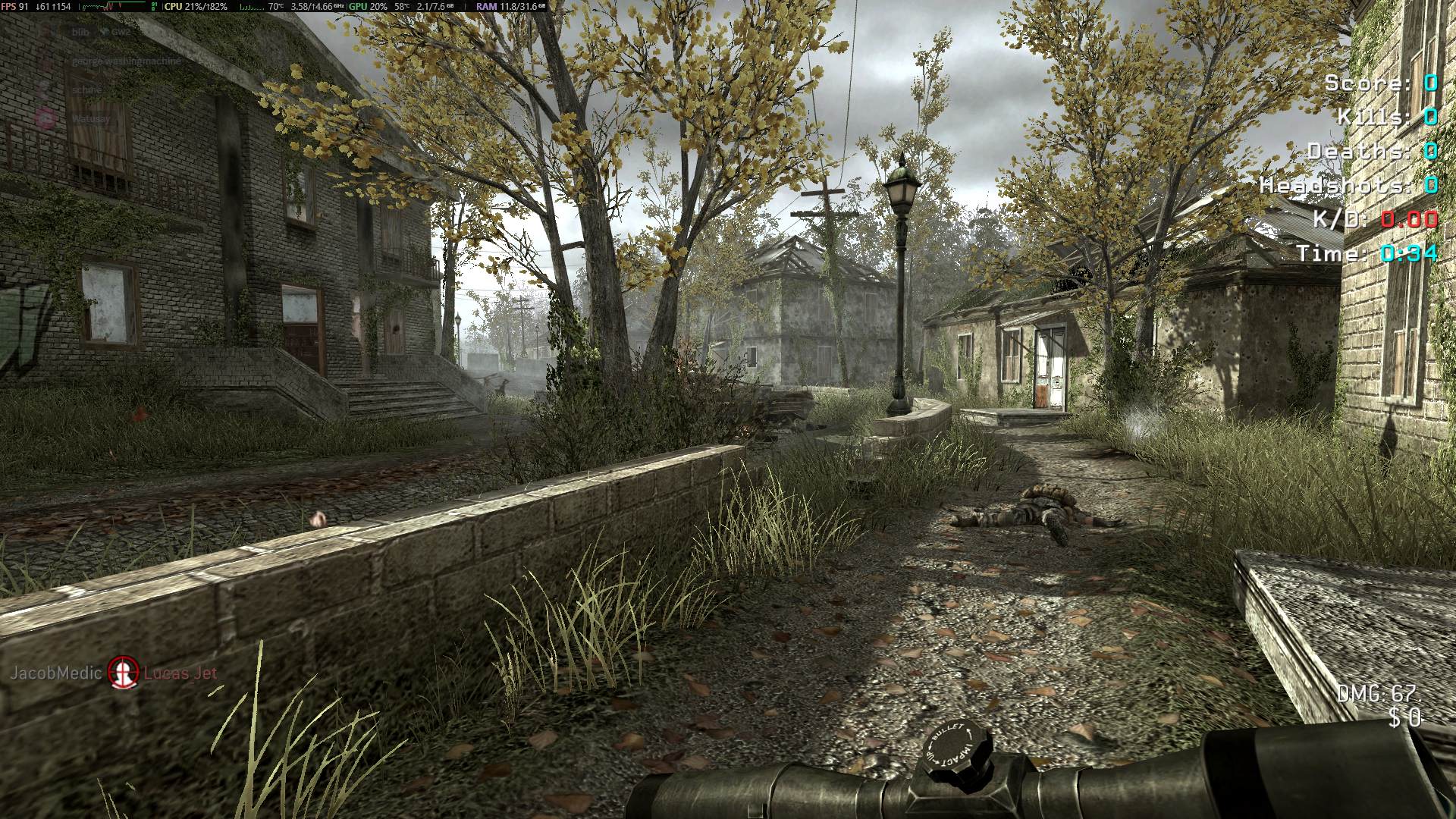Click the headshot icon in the killfeed
This screenshot has height=819, width=1456.
coord(124,672)
